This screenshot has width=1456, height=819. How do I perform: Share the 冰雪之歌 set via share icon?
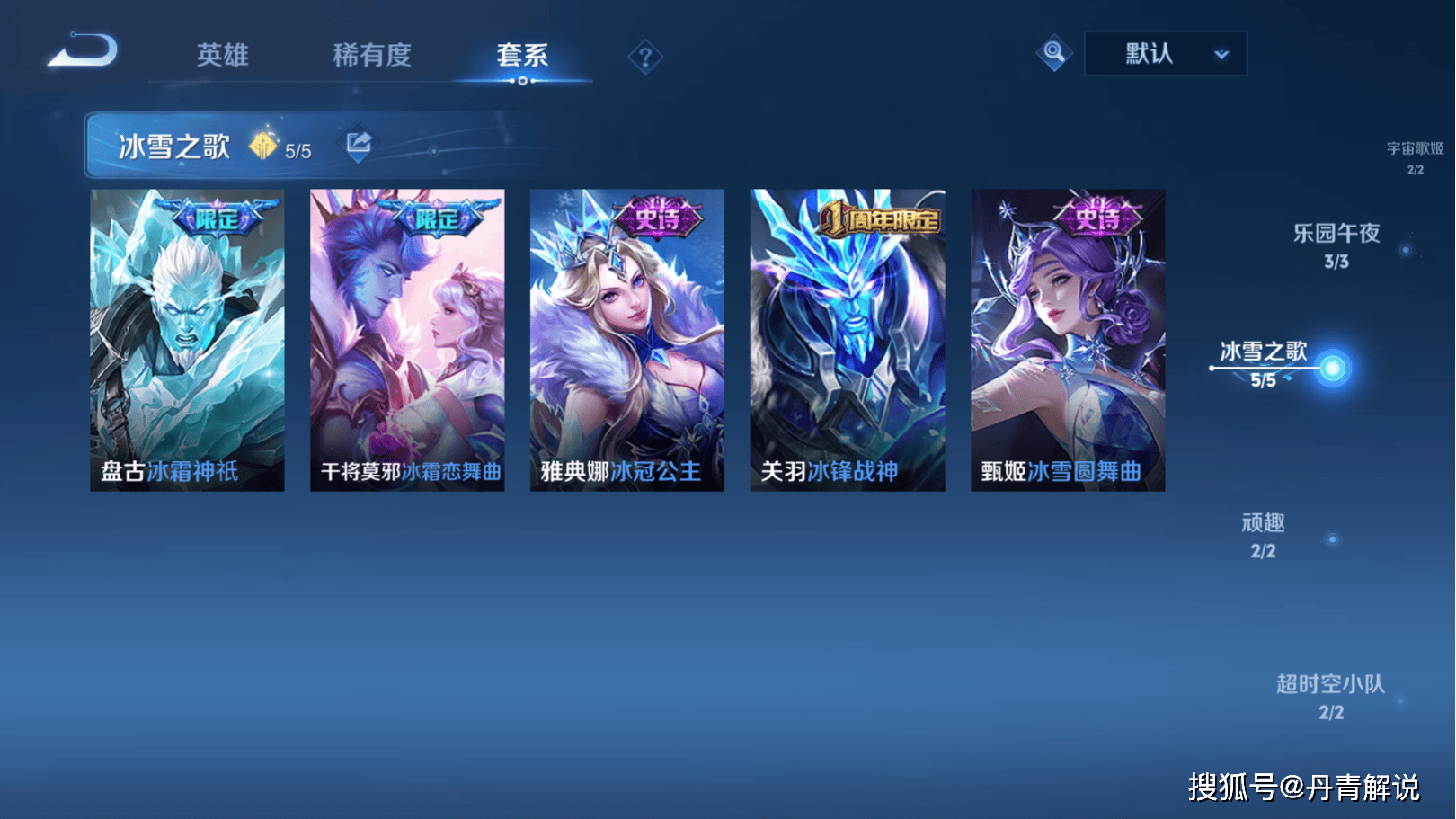coord(359,144)
